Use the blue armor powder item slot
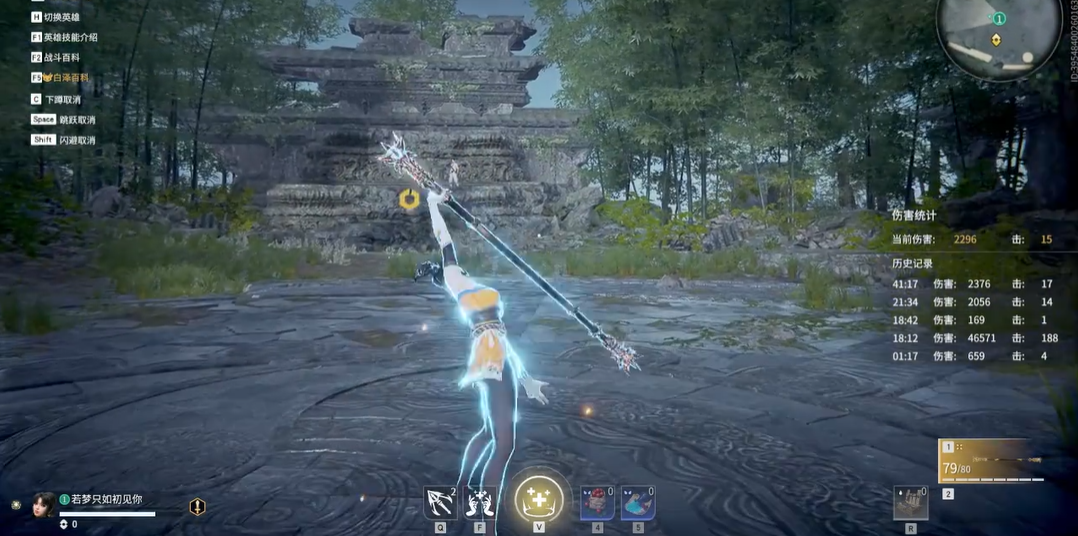The height and width of the screenshot is (536, 1078). tap(638, 503)
